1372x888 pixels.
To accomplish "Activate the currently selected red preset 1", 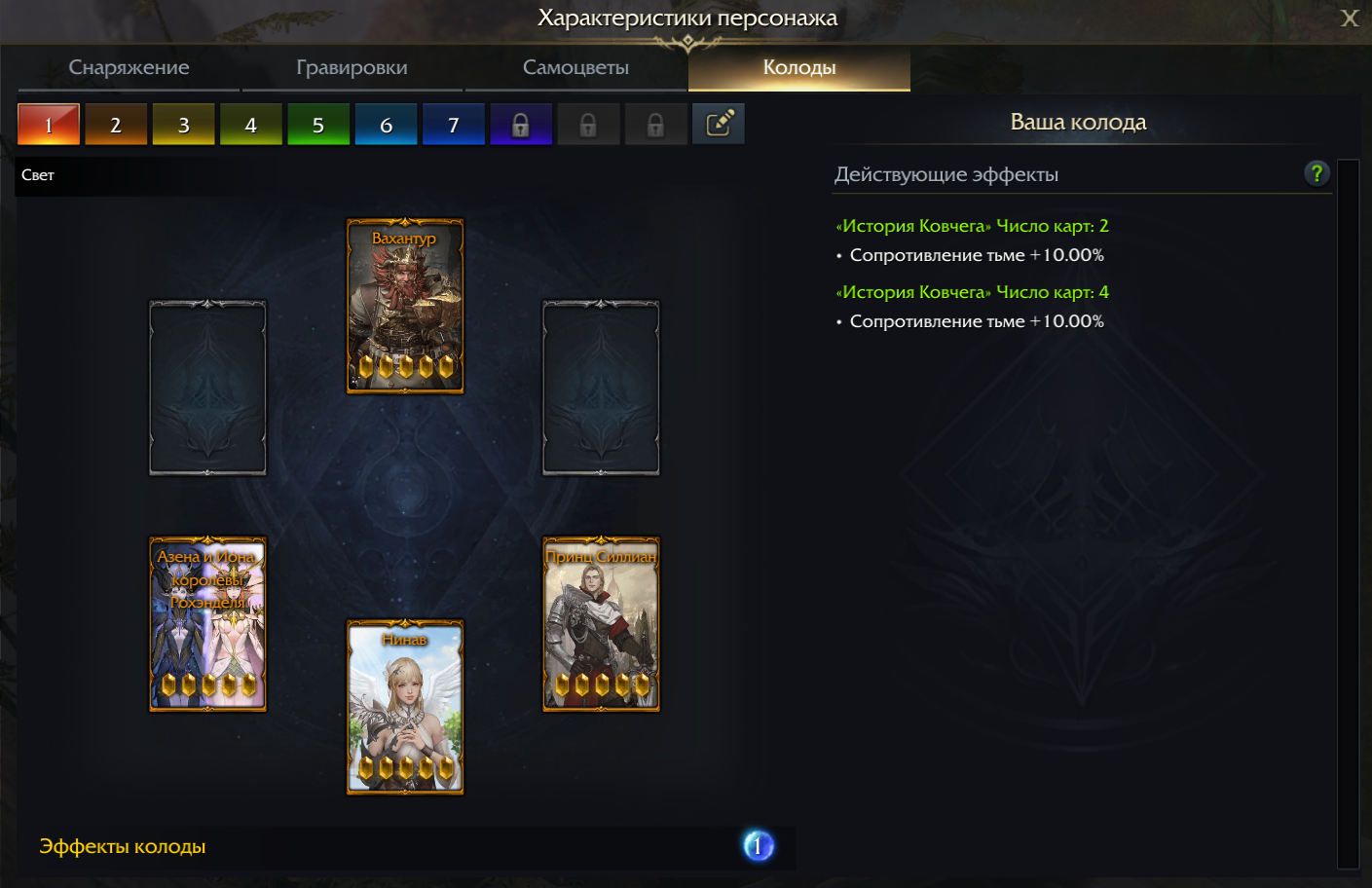I will click(49, 124).
